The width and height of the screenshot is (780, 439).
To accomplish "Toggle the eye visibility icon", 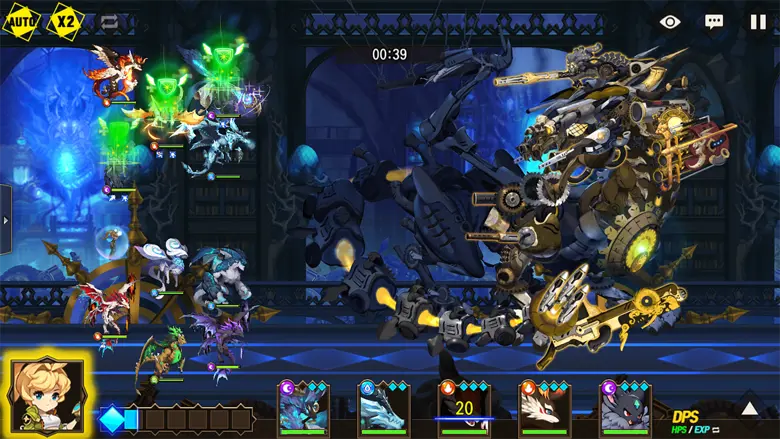I will coord(670,21).
